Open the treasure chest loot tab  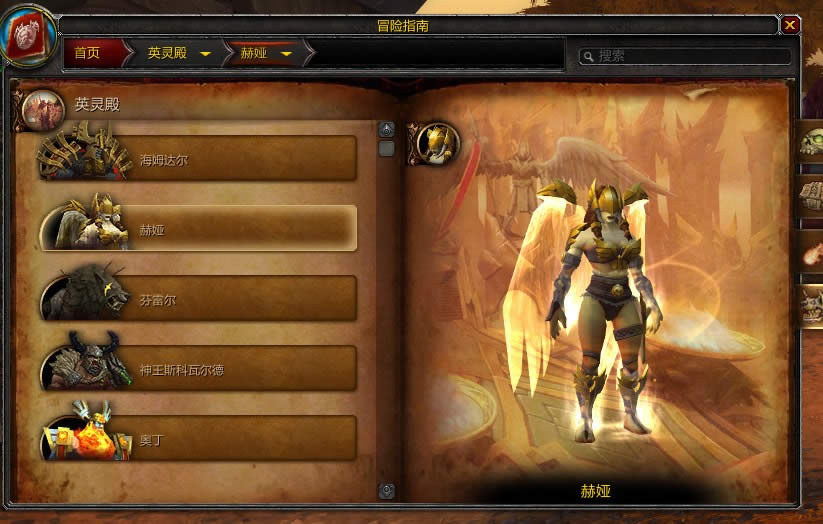[x=811, y=197]
